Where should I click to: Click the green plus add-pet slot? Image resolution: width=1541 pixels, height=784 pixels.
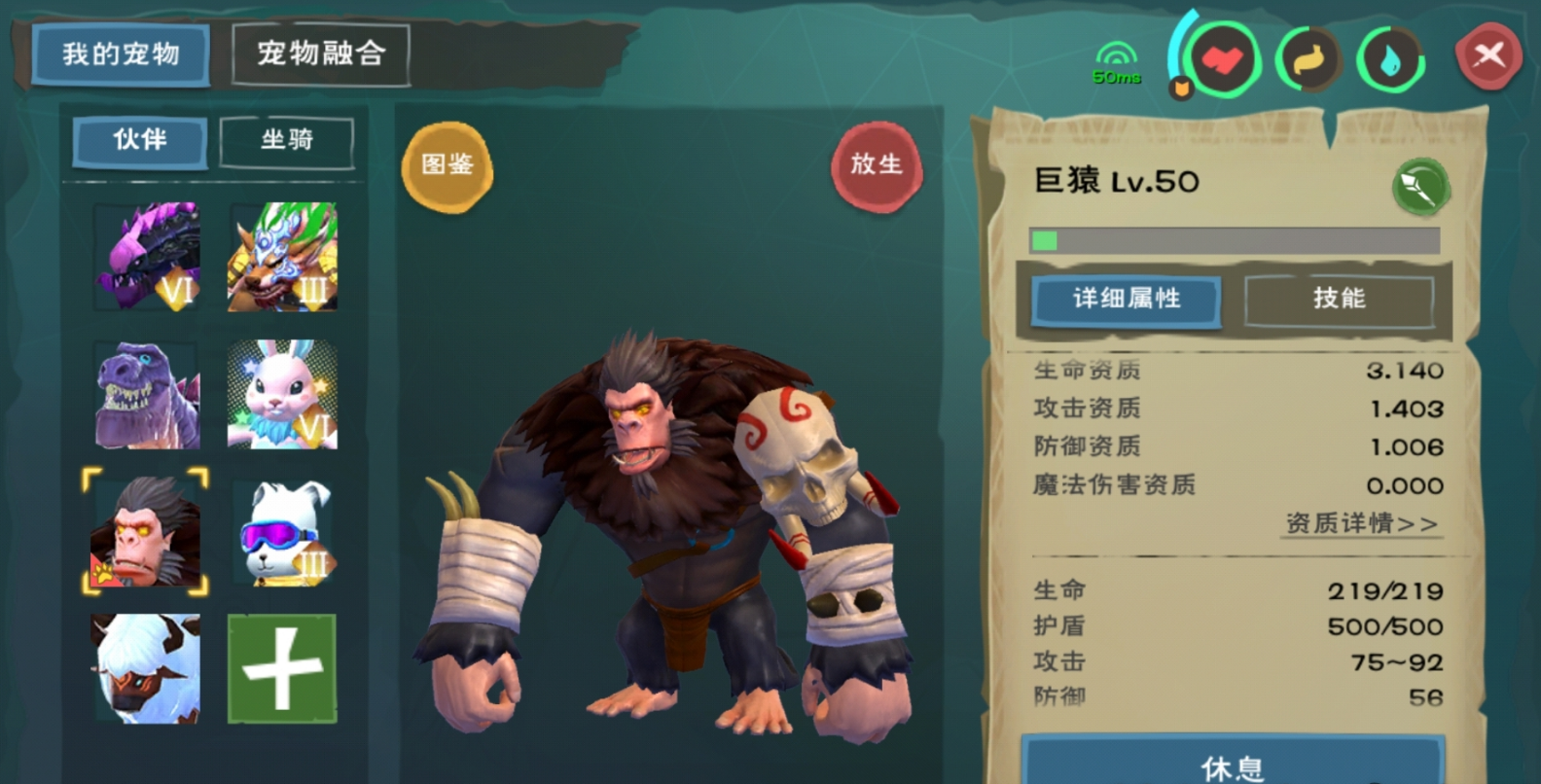pos(281,668)
